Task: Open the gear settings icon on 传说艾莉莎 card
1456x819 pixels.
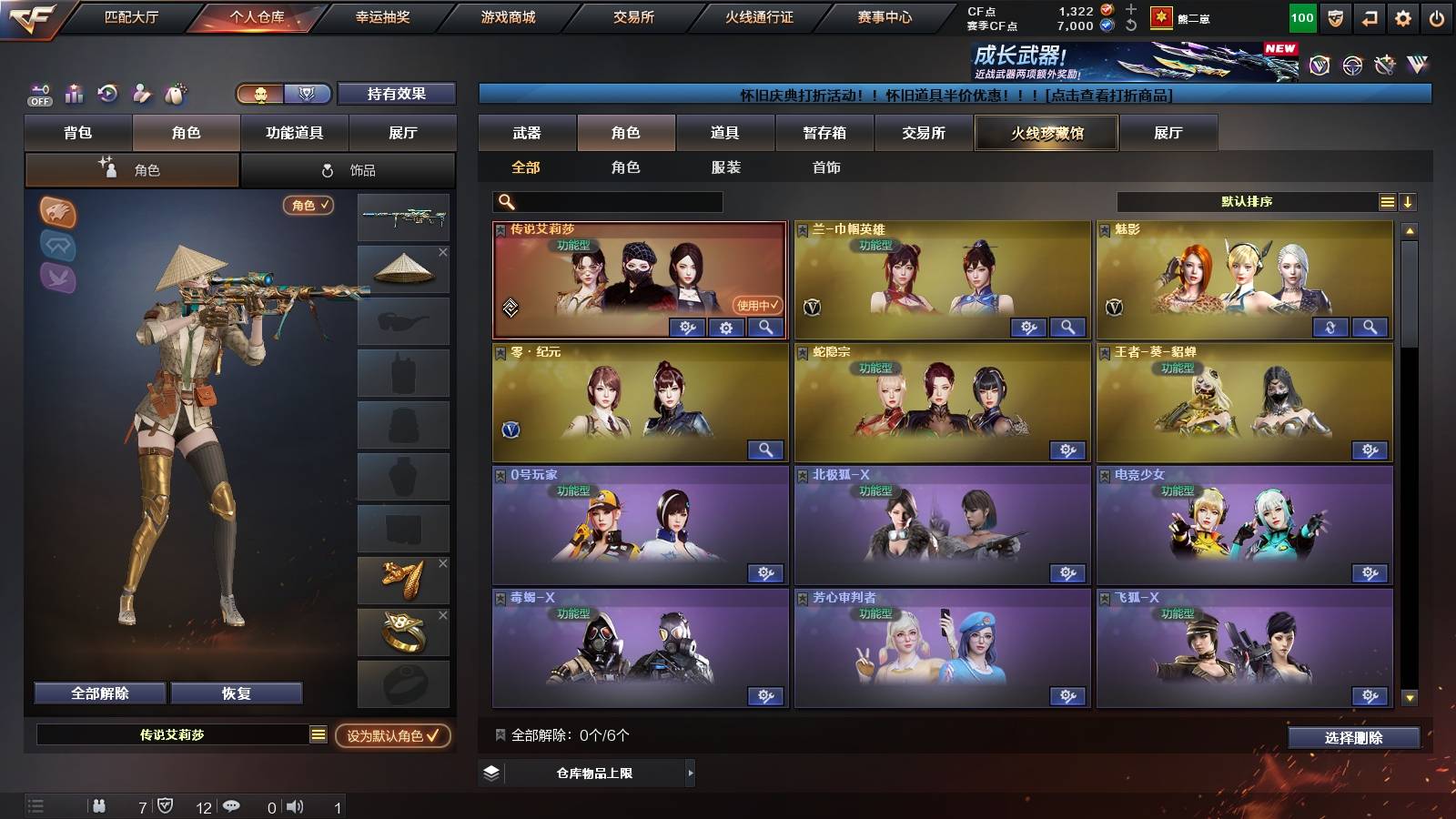Action: tap(725, 328)
